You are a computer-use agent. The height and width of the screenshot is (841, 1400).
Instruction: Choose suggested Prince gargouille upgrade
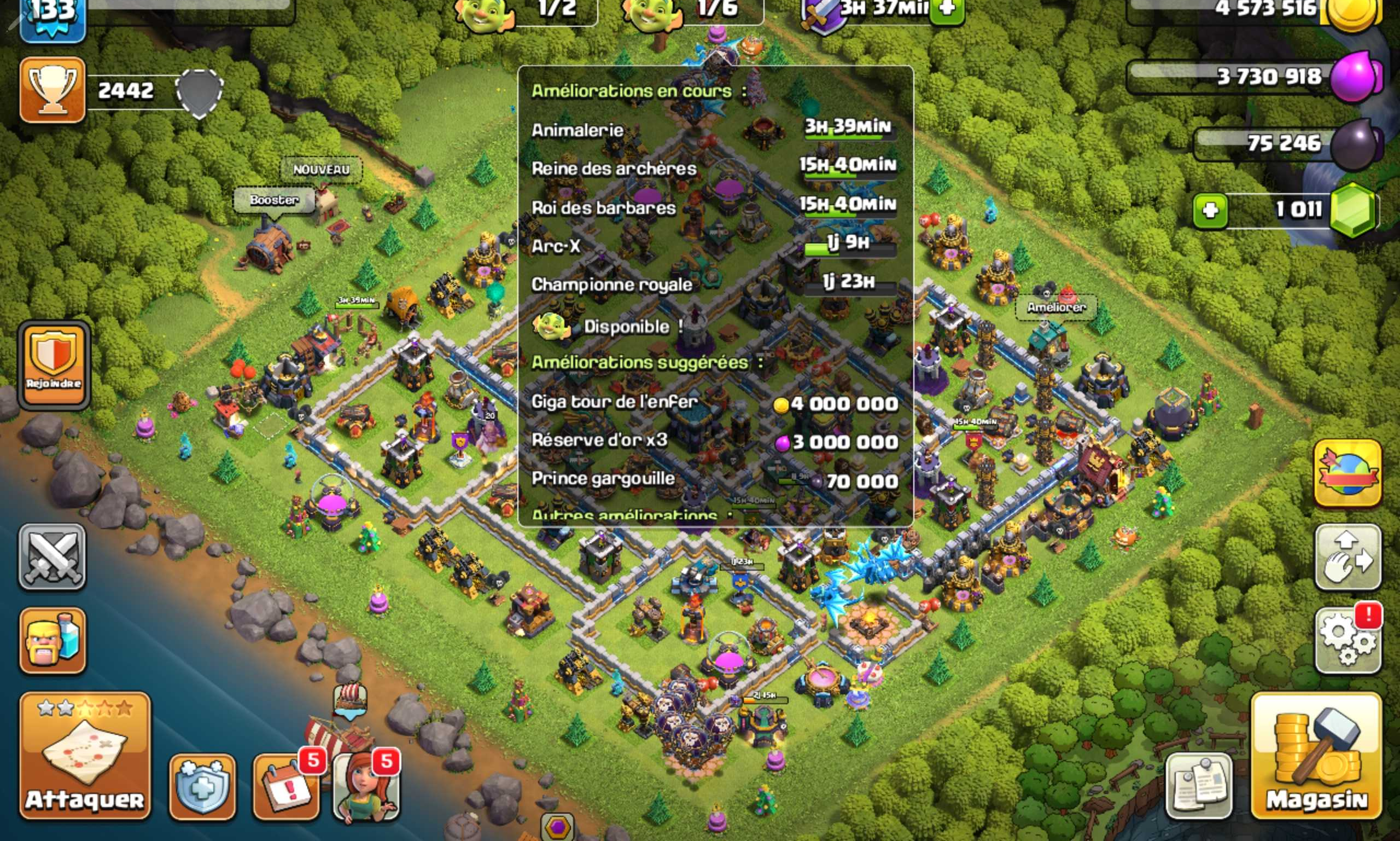pos(714,479)
